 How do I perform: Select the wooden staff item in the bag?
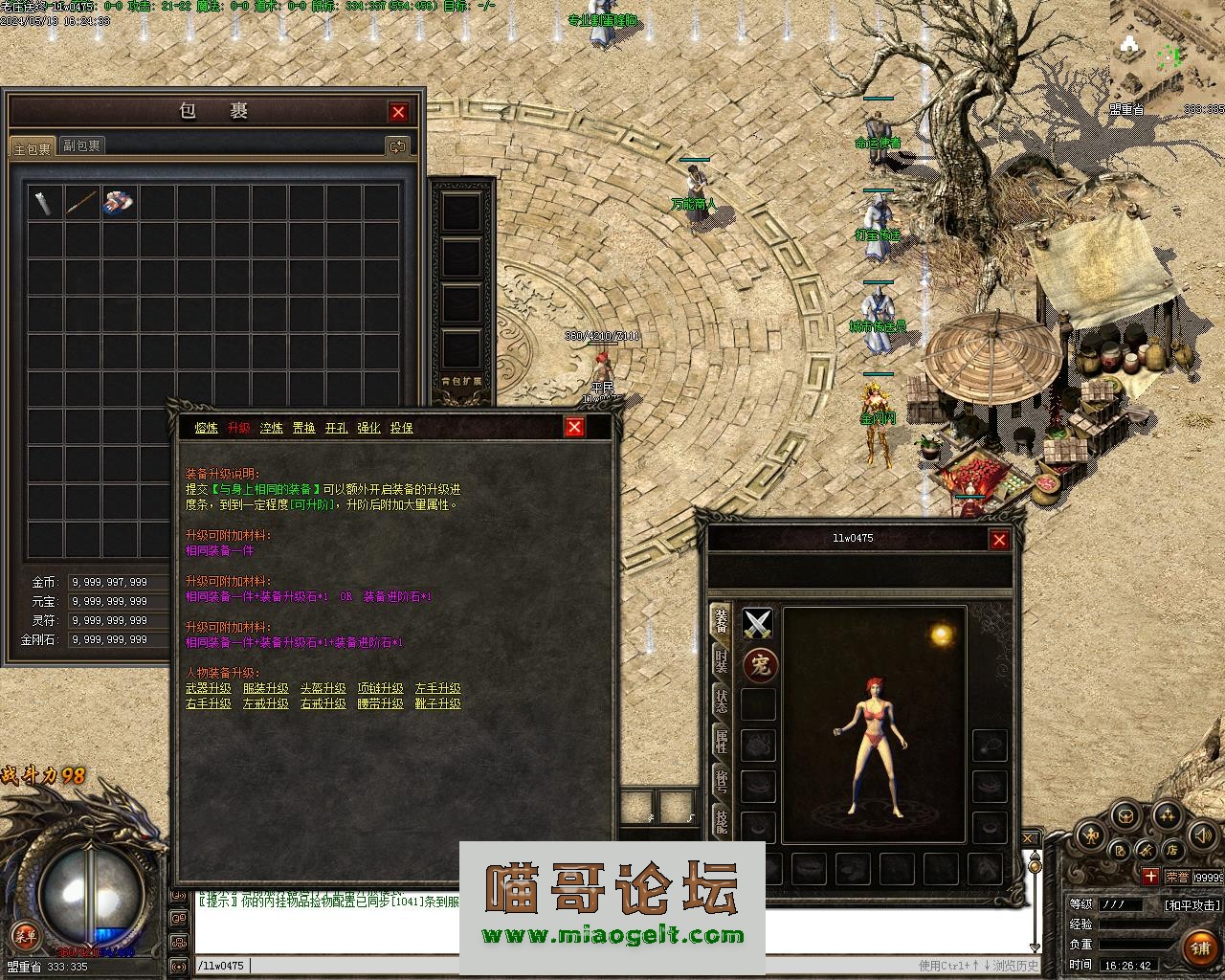[x=82, y=202]
